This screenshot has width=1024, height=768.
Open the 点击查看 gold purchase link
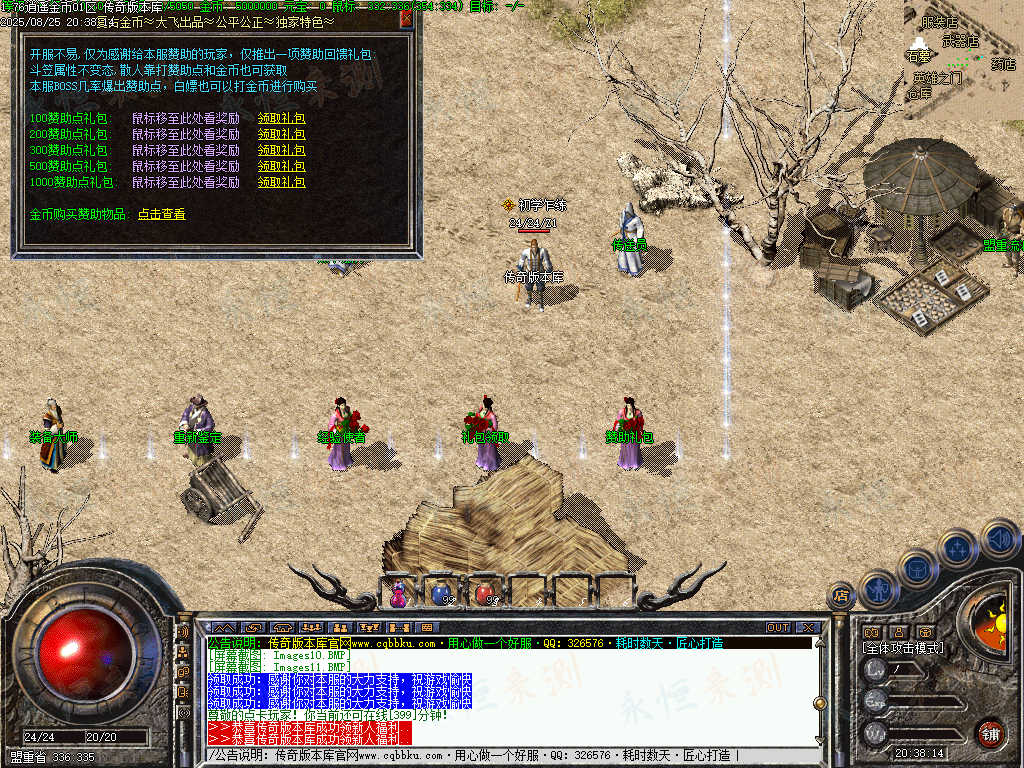pyautogui.click(x=161, y=214)
